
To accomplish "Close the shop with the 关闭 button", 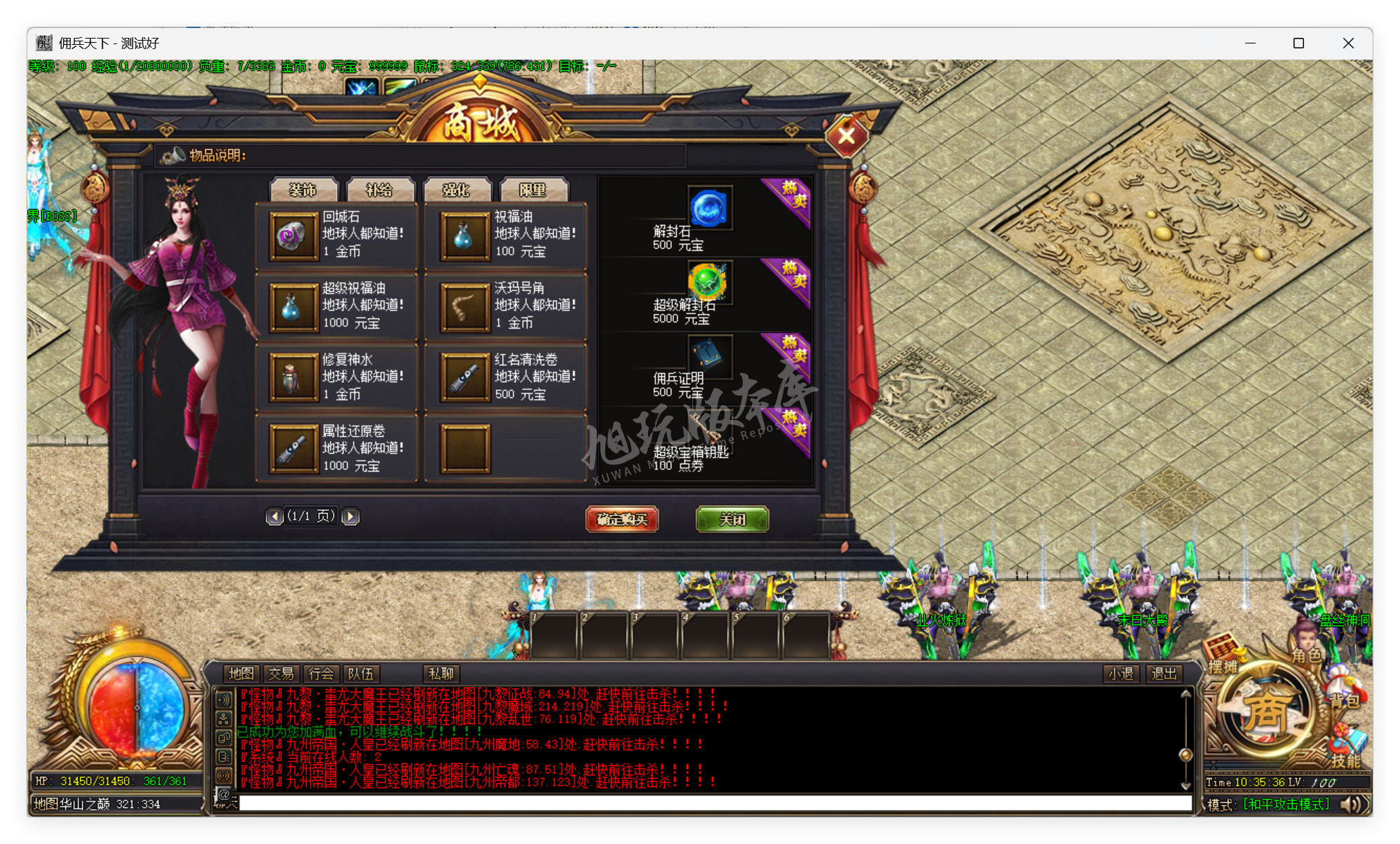I will coord(732,520).
